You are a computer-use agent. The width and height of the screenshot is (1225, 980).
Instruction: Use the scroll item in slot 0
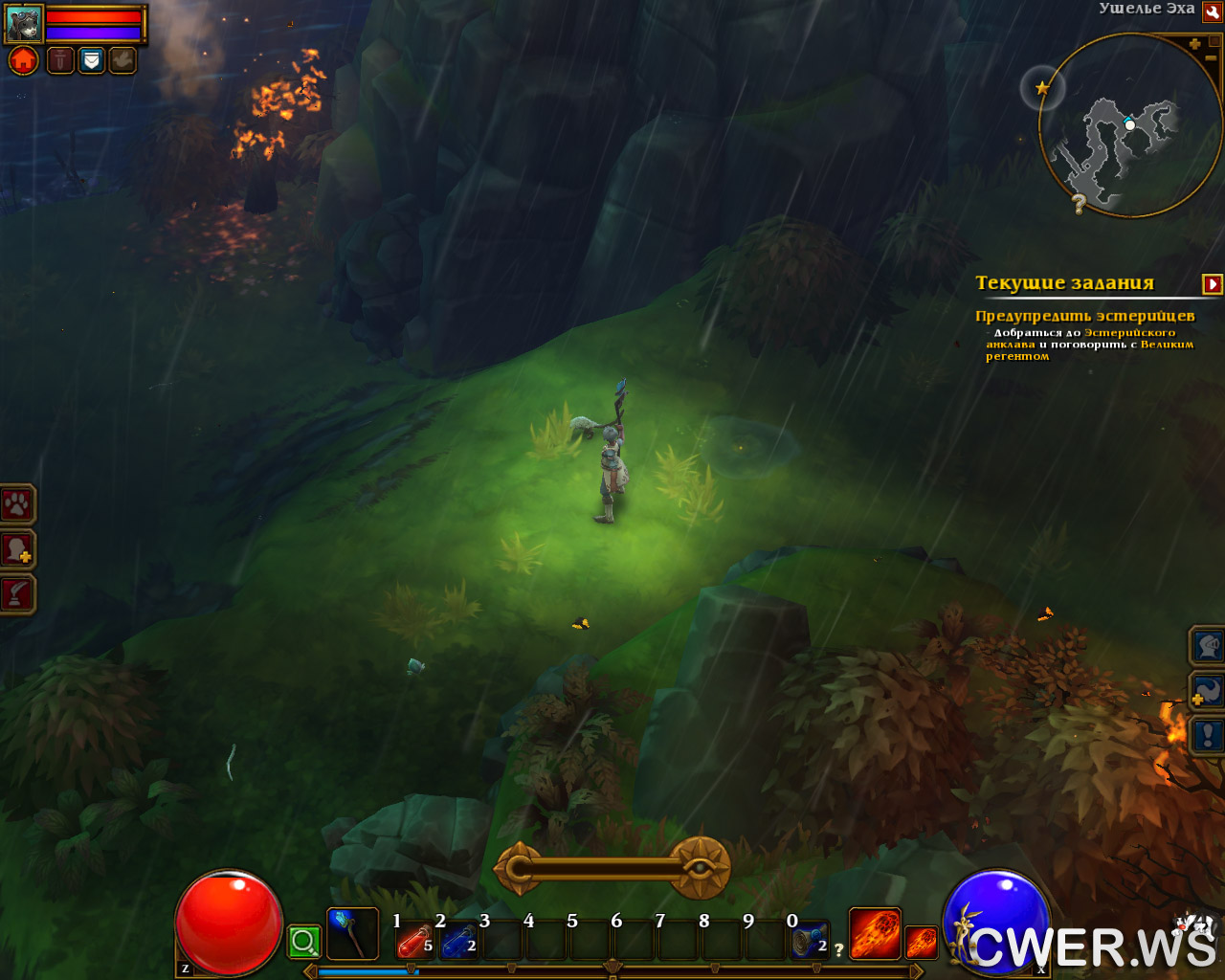point(809,941)
